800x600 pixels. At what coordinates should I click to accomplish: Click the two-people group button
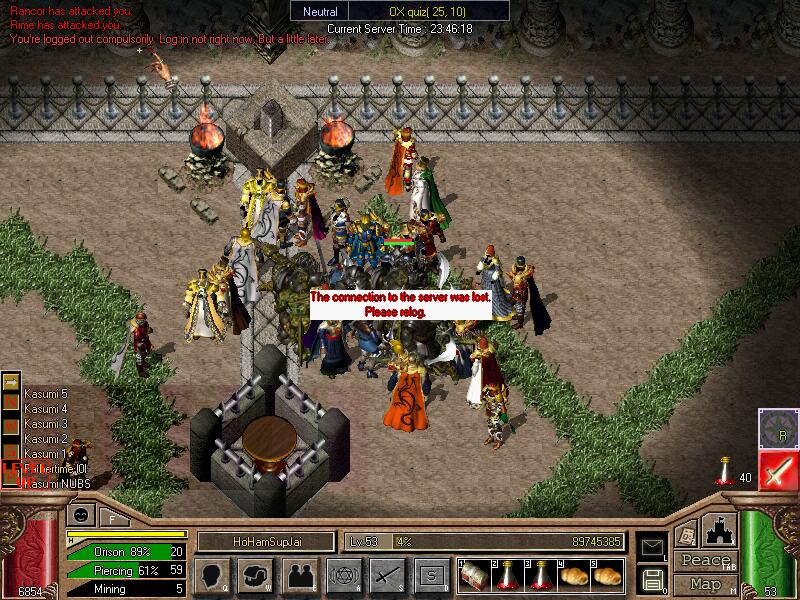[299, 575]
